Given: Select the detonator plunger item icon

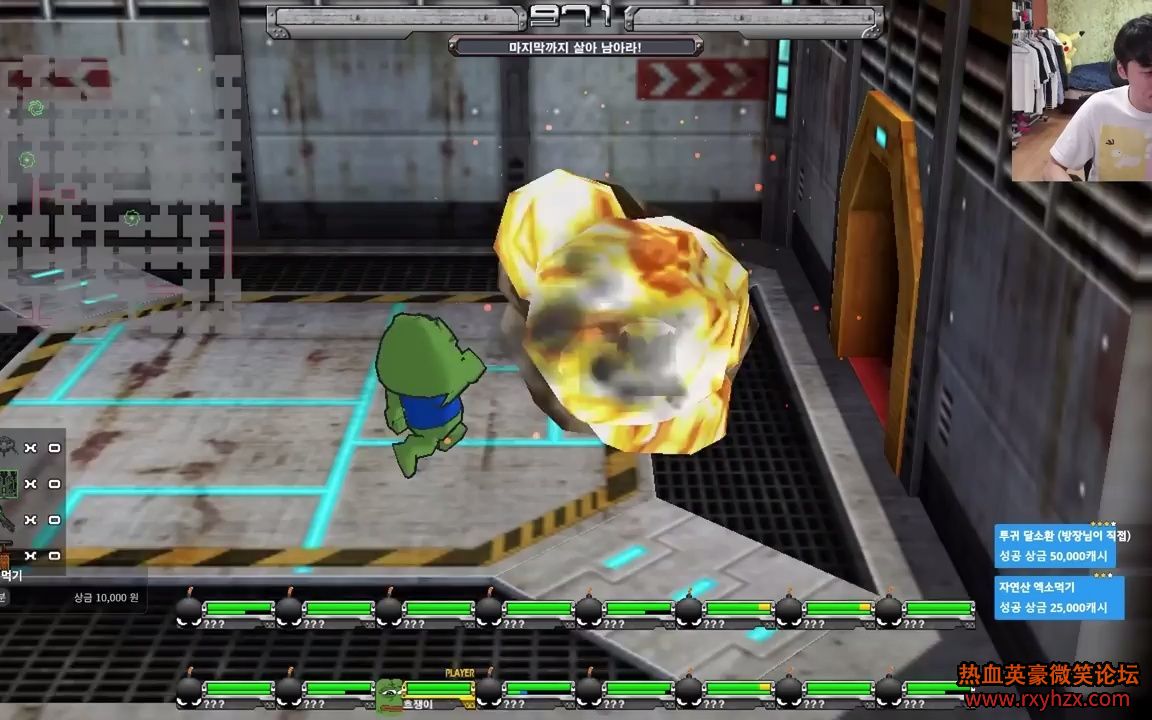Looking at the screenshot, I should click(x=6, y=555).
